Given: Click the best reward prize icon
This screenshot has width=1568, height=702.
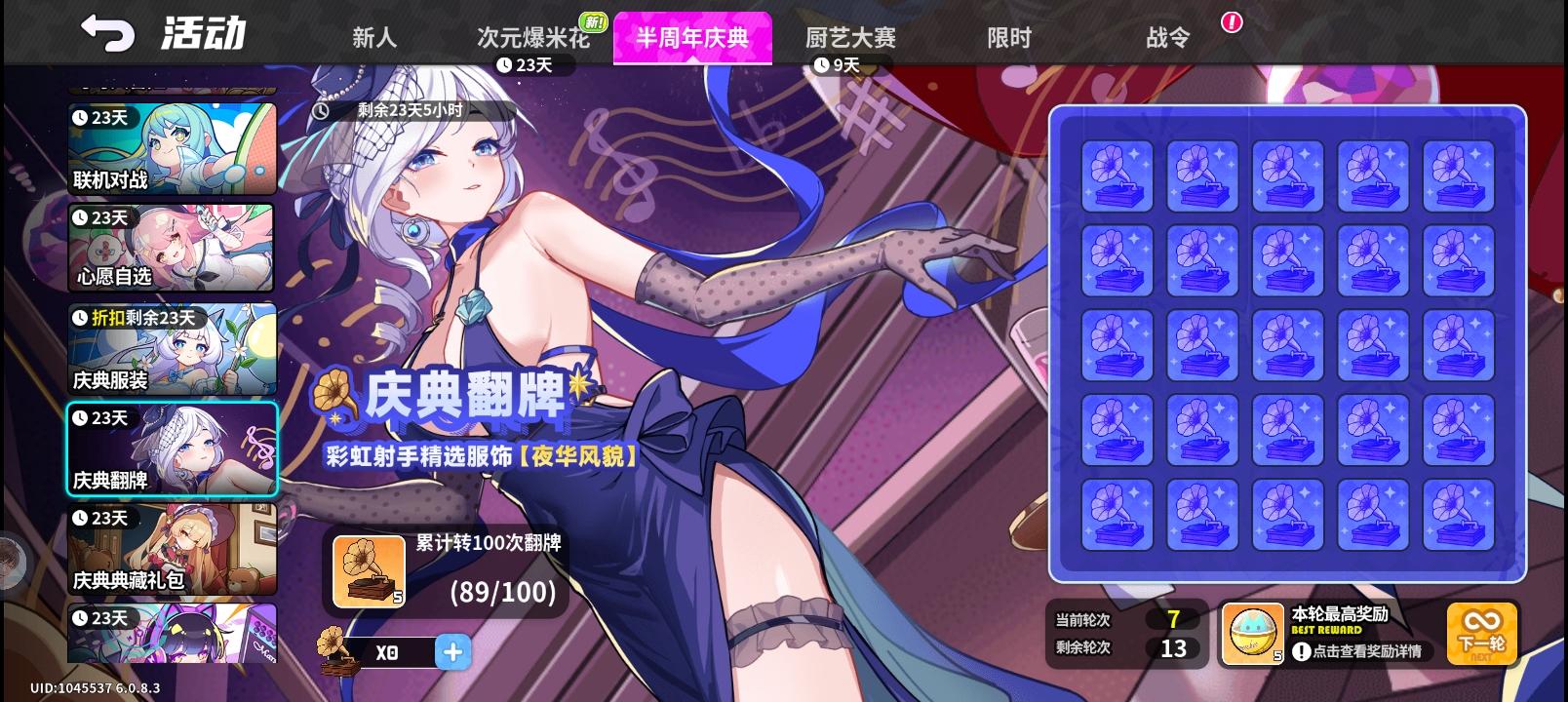Looking at the screenshot, I should click(1251, 632).
